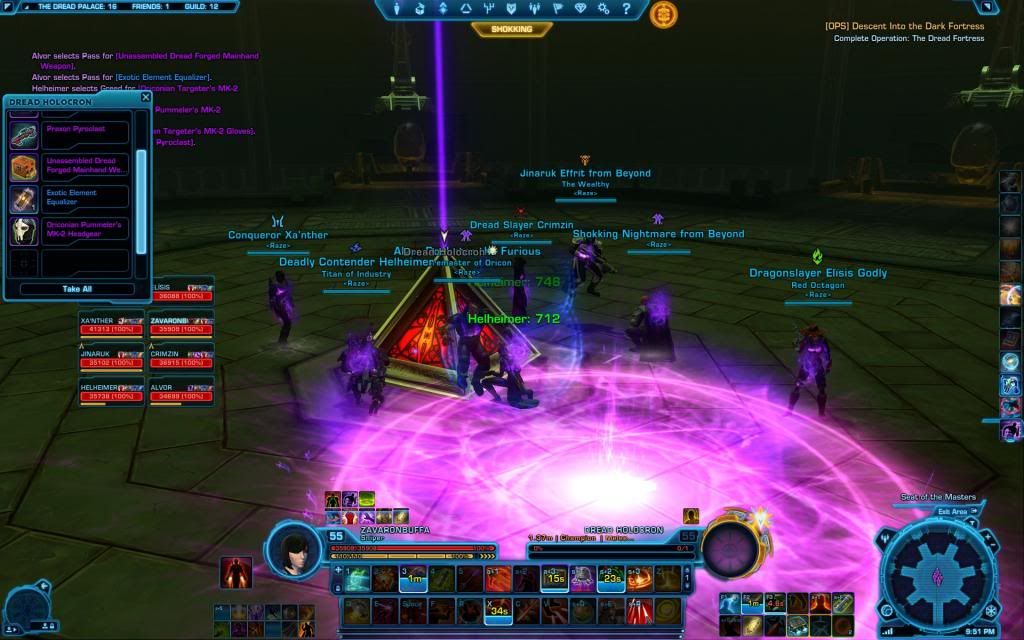Screen dimensions: 1024x640
Task: Close the Dread Holocron loot window
Action: coord(145,98)
